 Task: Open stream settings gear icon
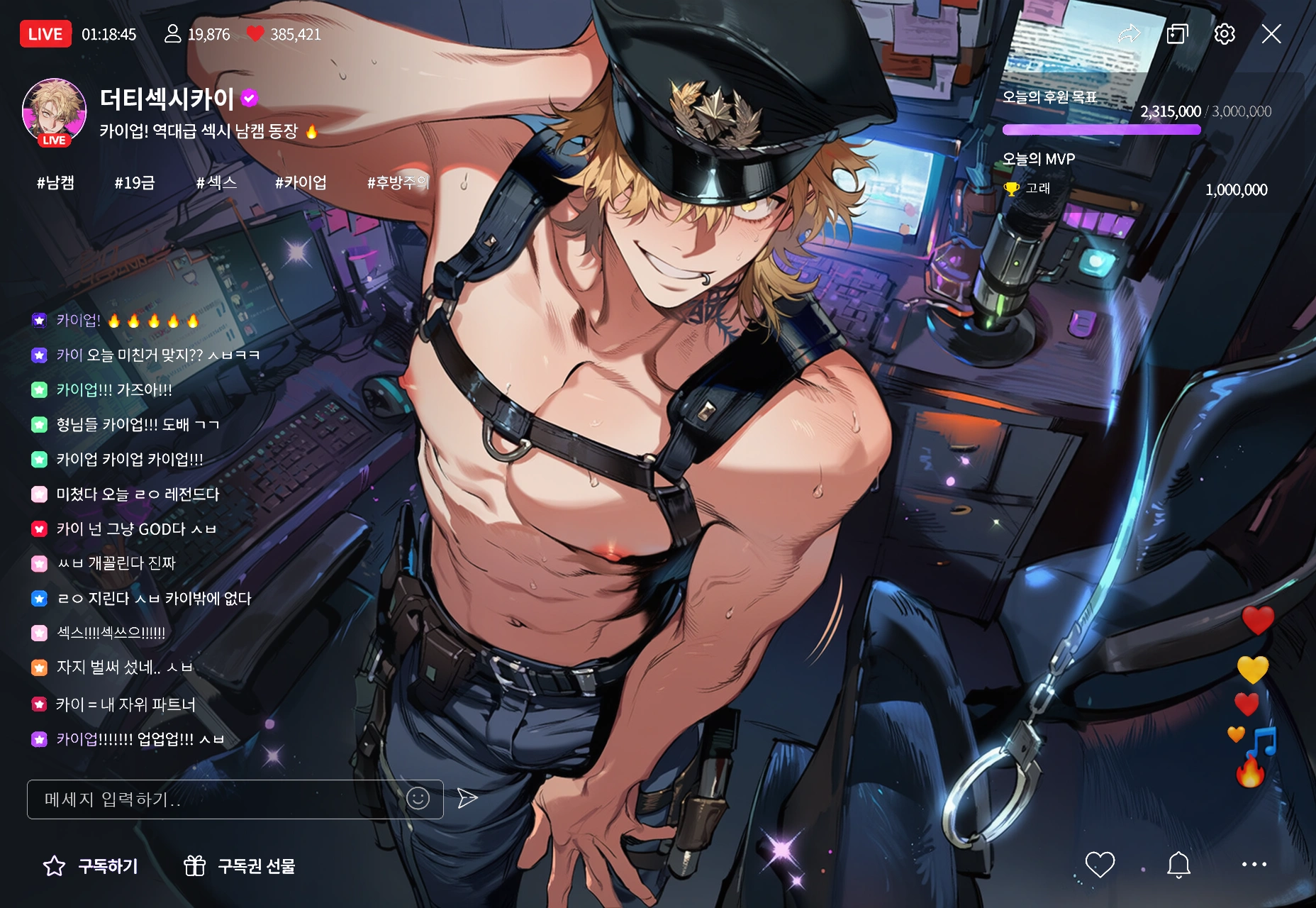1225,34
